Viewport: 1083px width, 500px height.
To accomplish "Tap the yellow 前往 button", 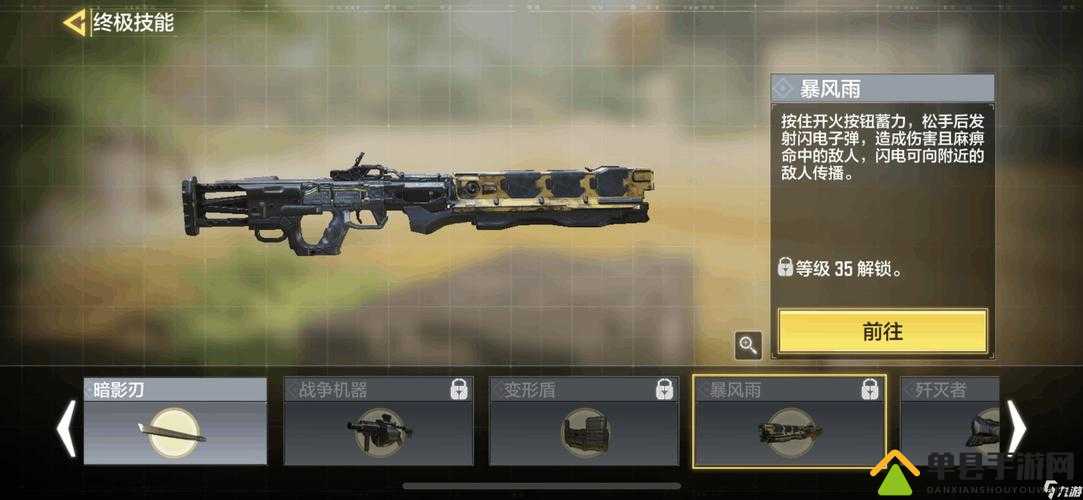I will click(x=882, y=331).
